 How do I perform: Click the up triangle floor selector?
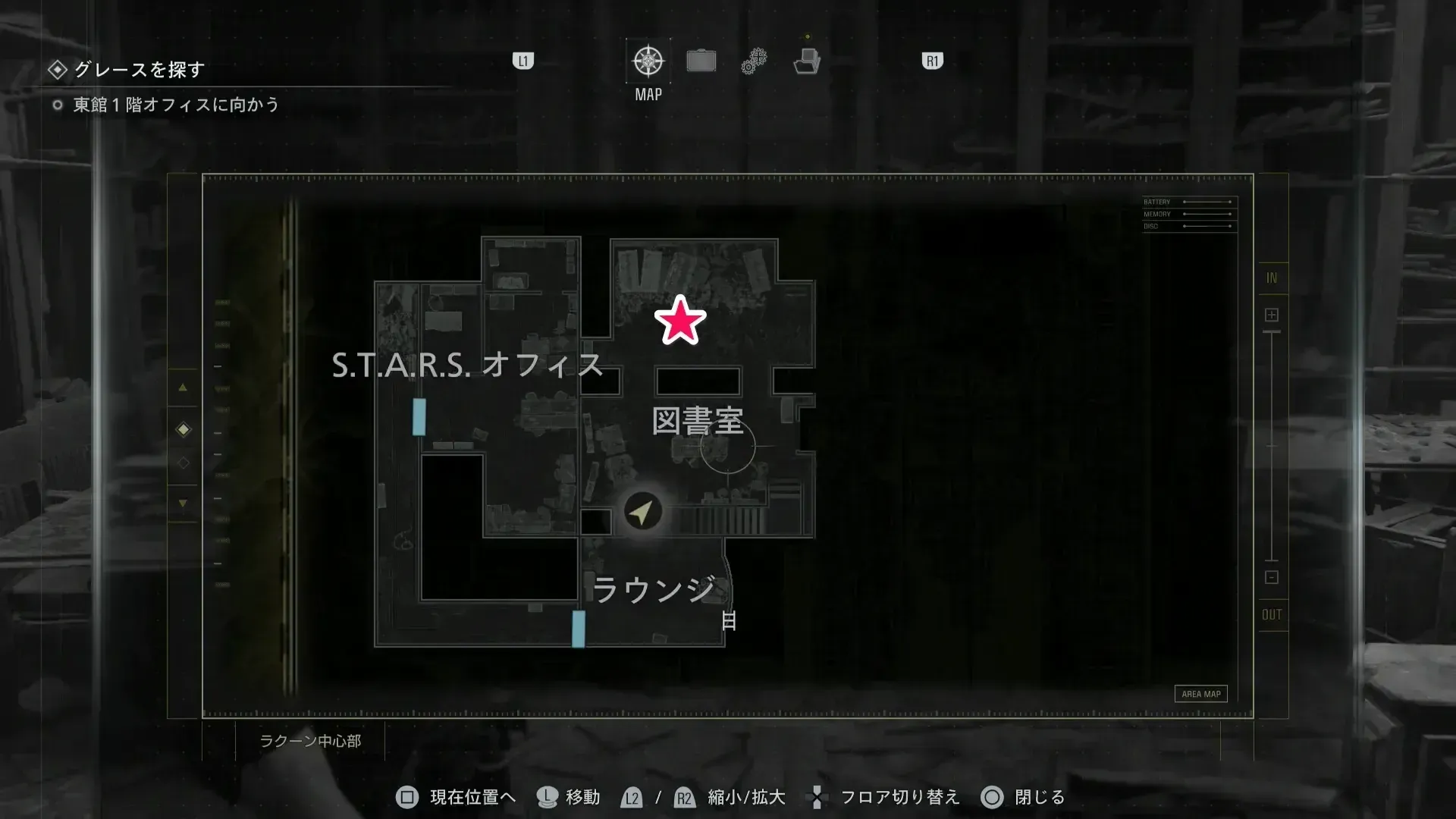[183, 388]
